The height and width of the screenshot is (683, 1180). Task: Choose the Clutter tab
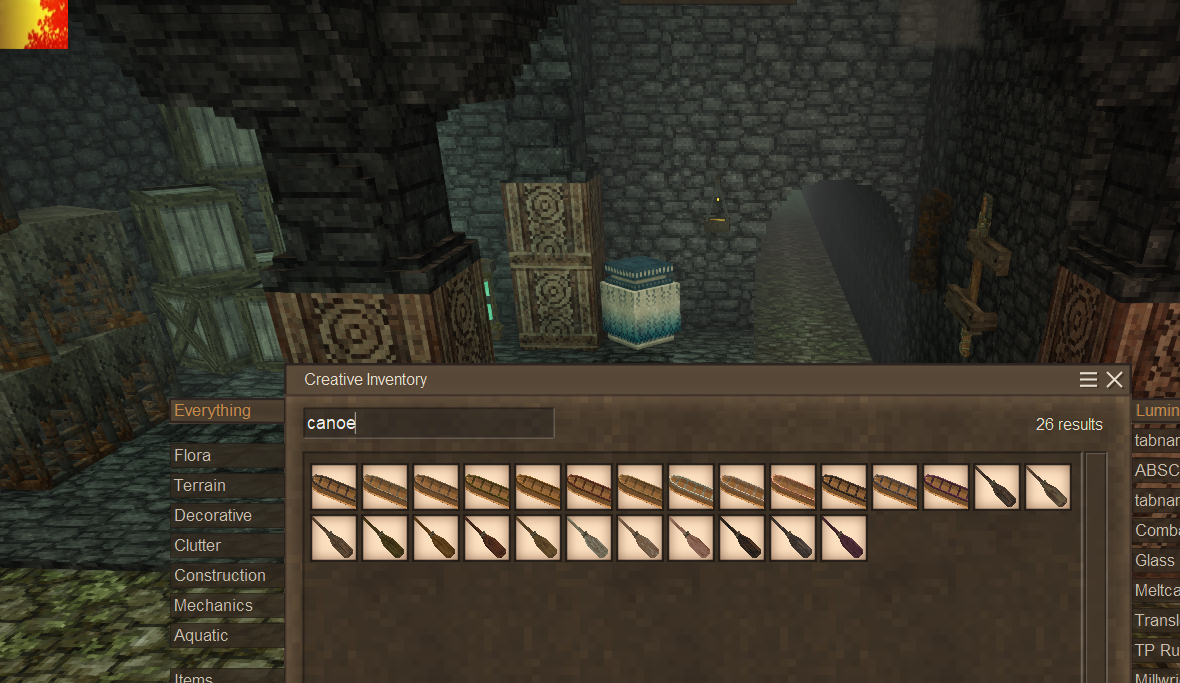pos(197,545)
